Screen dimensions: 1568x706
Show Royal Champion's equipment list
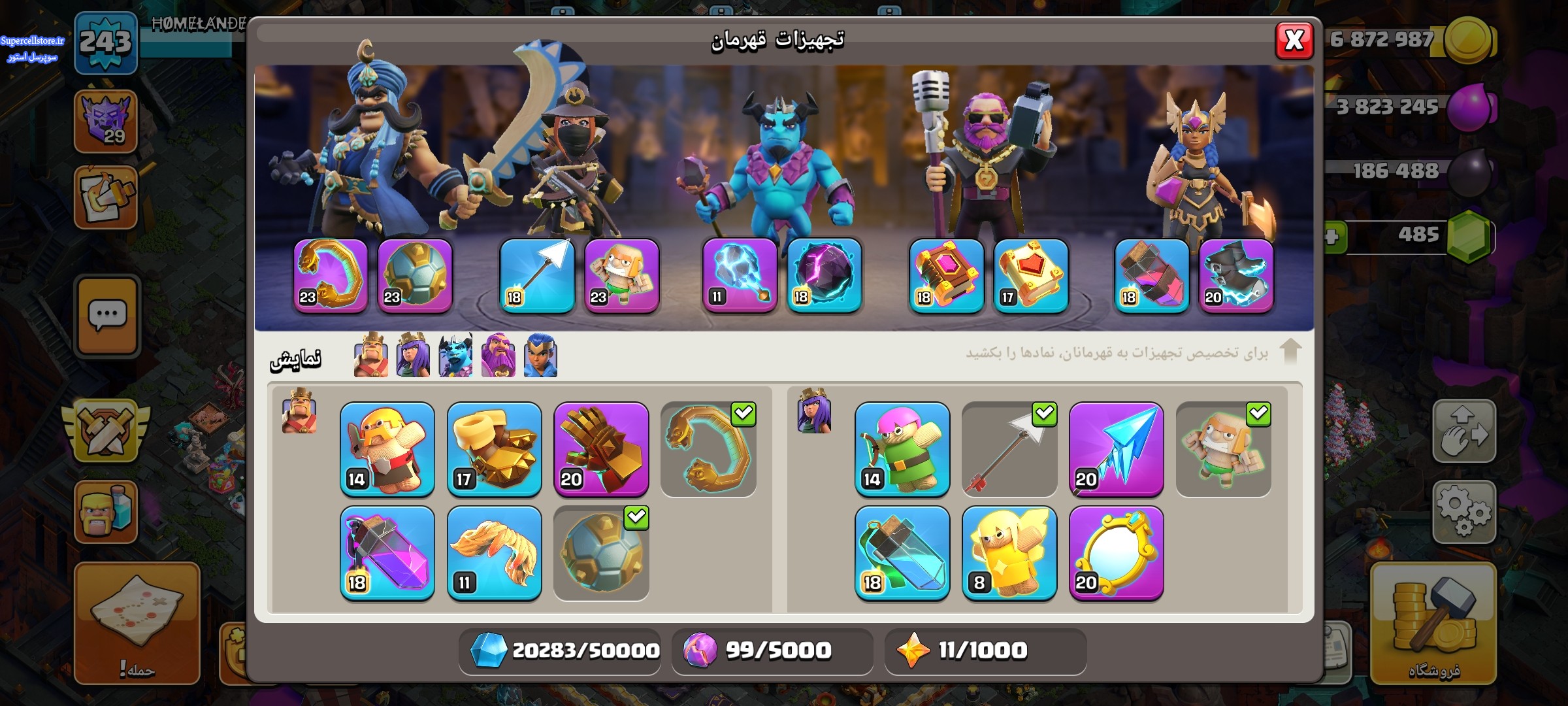pyautogui.click(x=540, y=356)
